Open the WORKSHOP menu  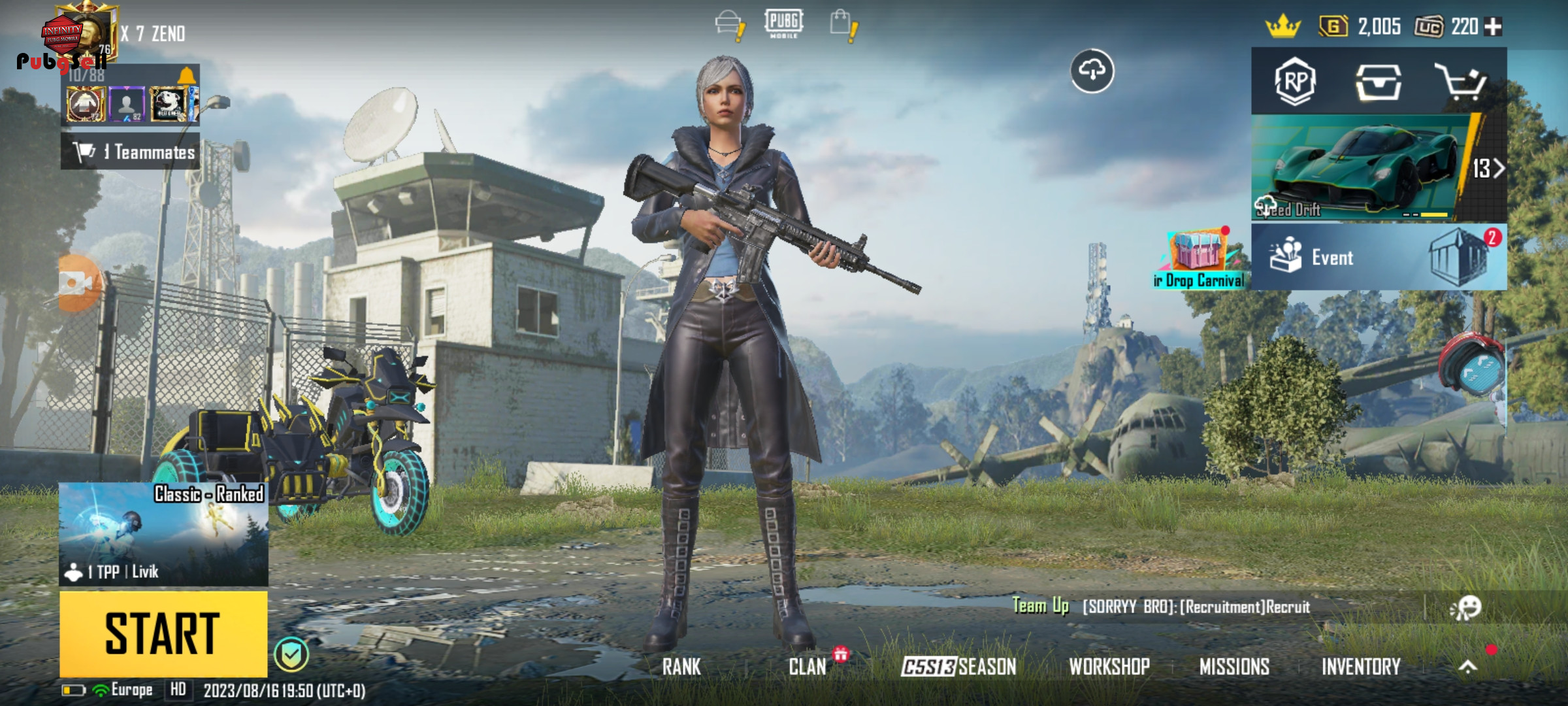coord(1109,667)
